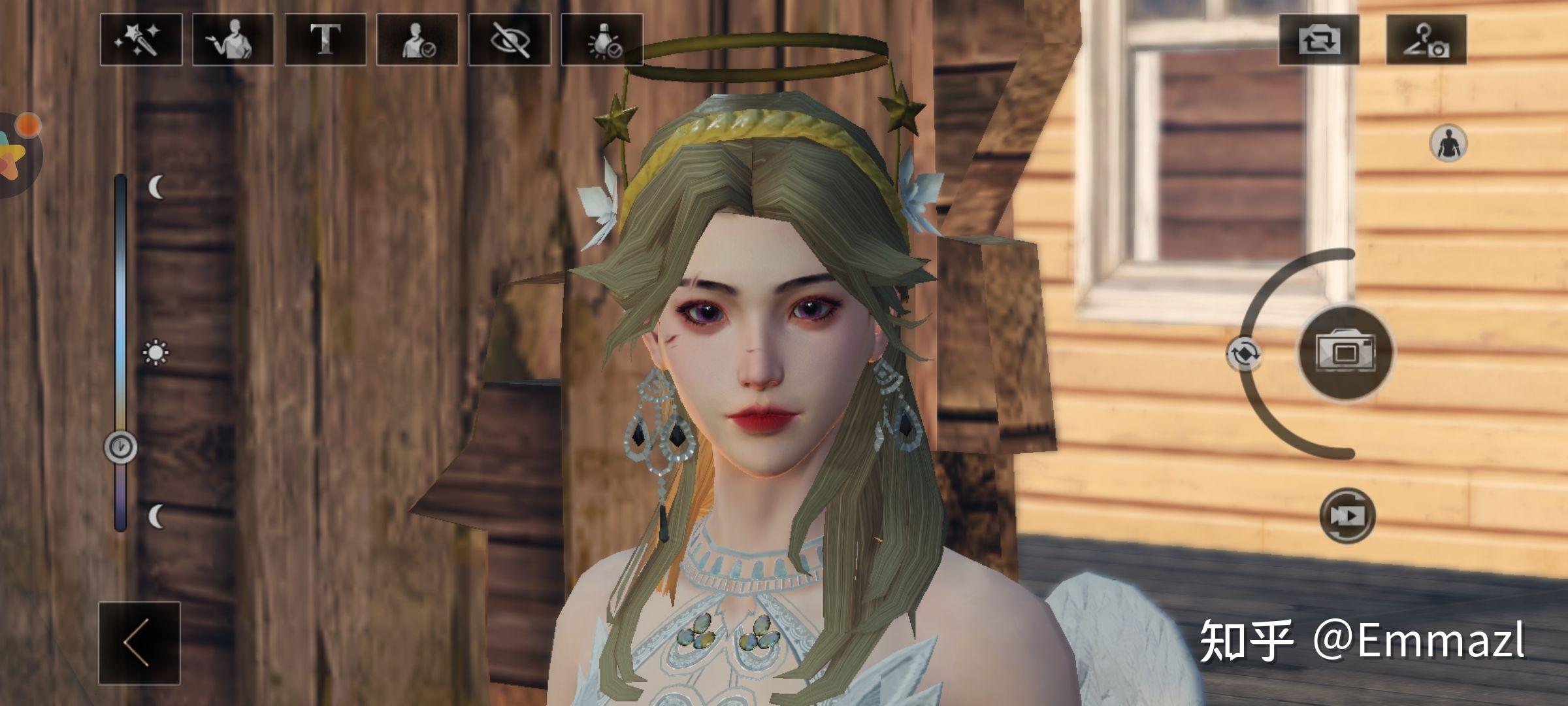1568x706 pixels.
Task: Toggle the character display checkmark option
Action: (417, 40)
